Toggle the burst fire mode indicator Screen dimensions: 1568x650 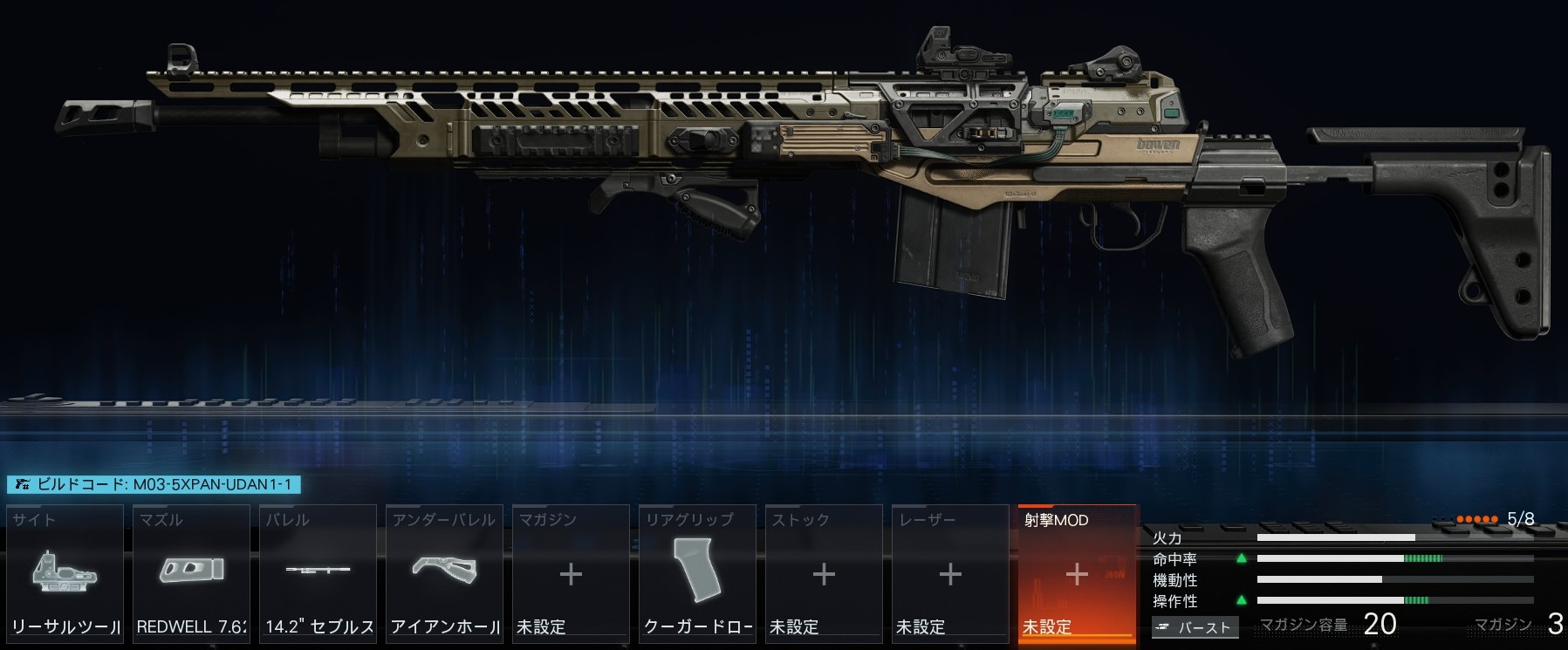click(x=1195, y=627)
